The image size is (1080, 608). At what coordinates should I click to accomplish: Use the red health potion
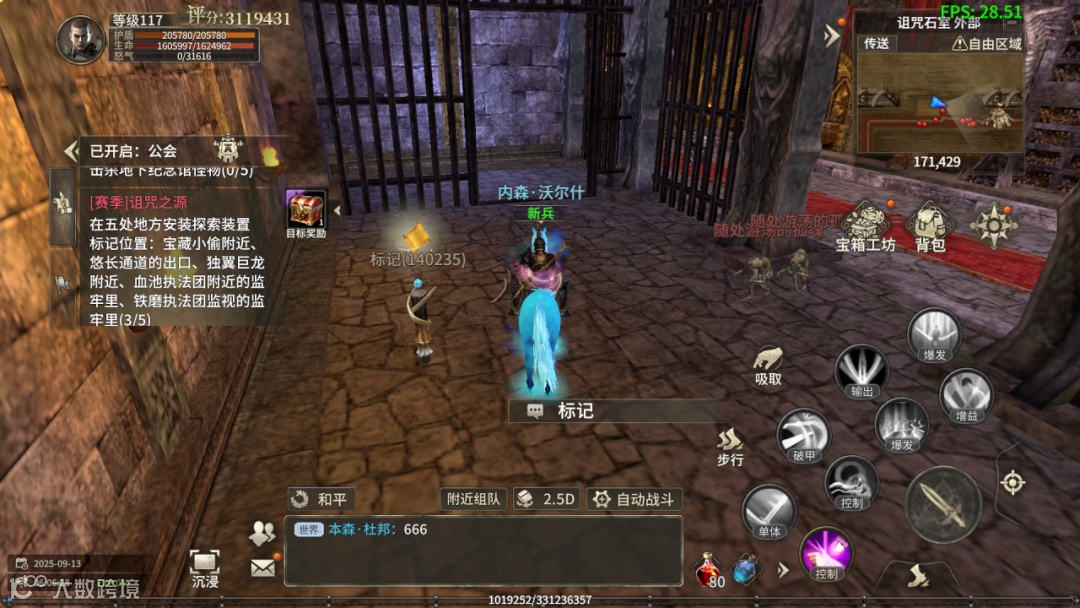[x=708, y=569]
